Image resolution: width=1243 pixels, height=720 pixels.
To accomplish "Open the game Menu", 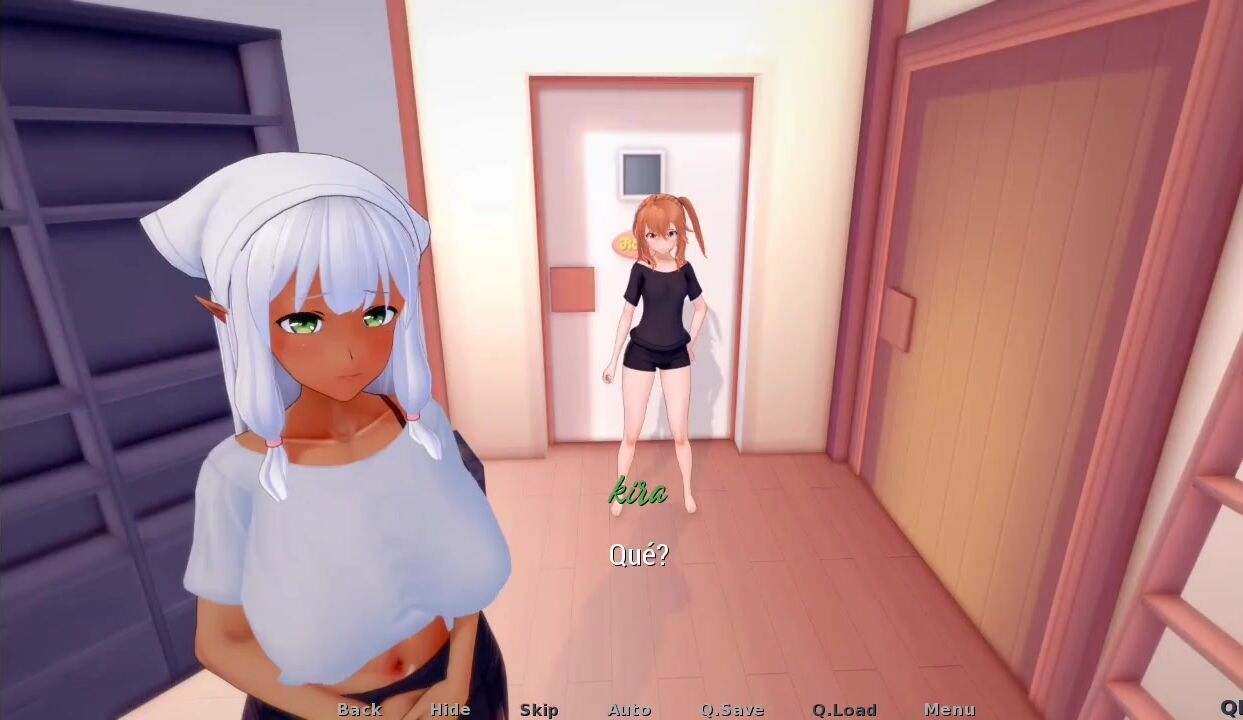I will coord(949,709).
